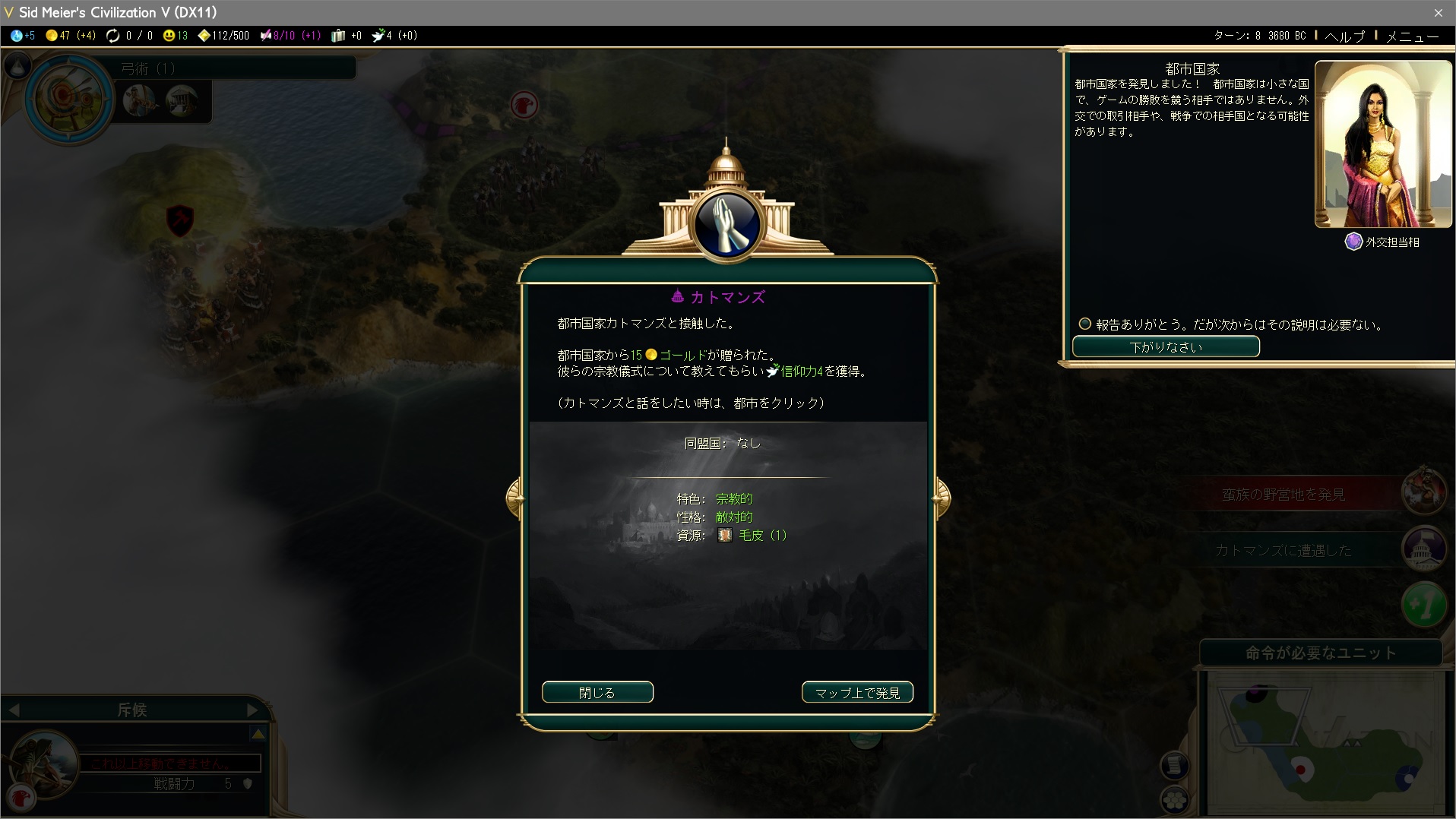
Task: Select the 'no more explanations' advisor option
Action: pyautogui.click(x=1085, y=324)
